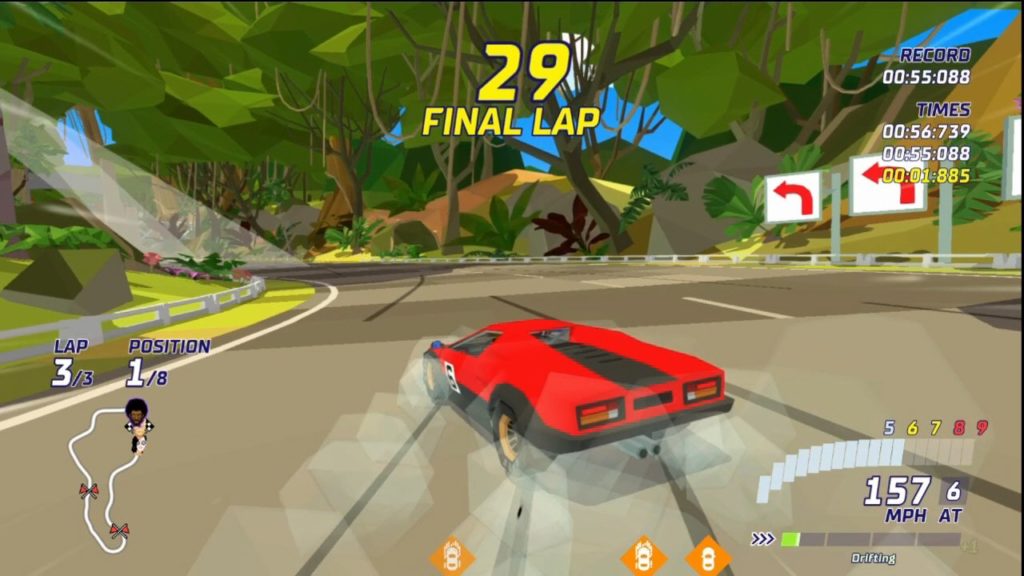
Task: Click the orange car icon without flames
Action: [x=708, y=556]
